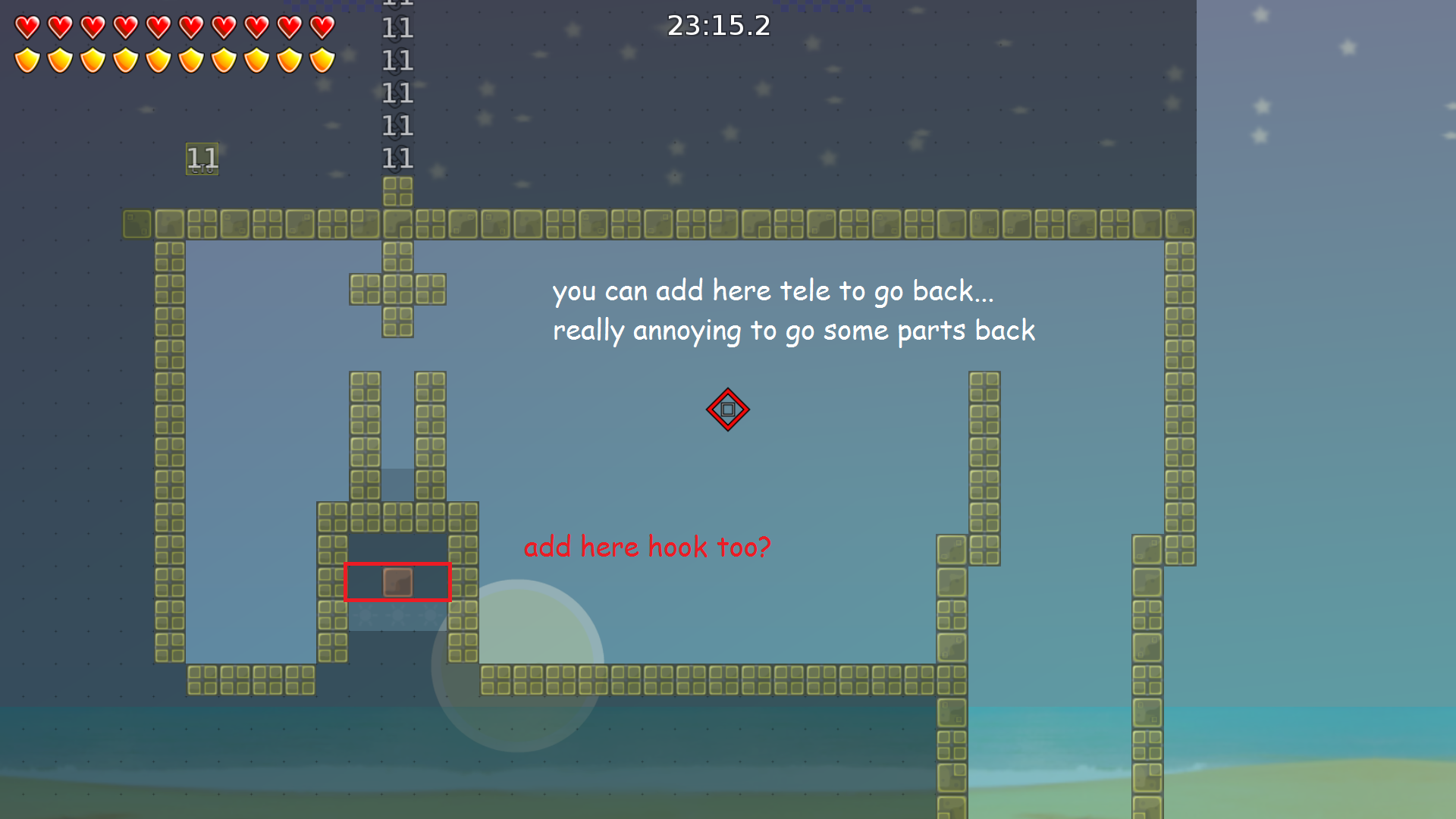Click the bottom '11' in the number list
This screenshot has height=819, width=1456.
point(397,158)
